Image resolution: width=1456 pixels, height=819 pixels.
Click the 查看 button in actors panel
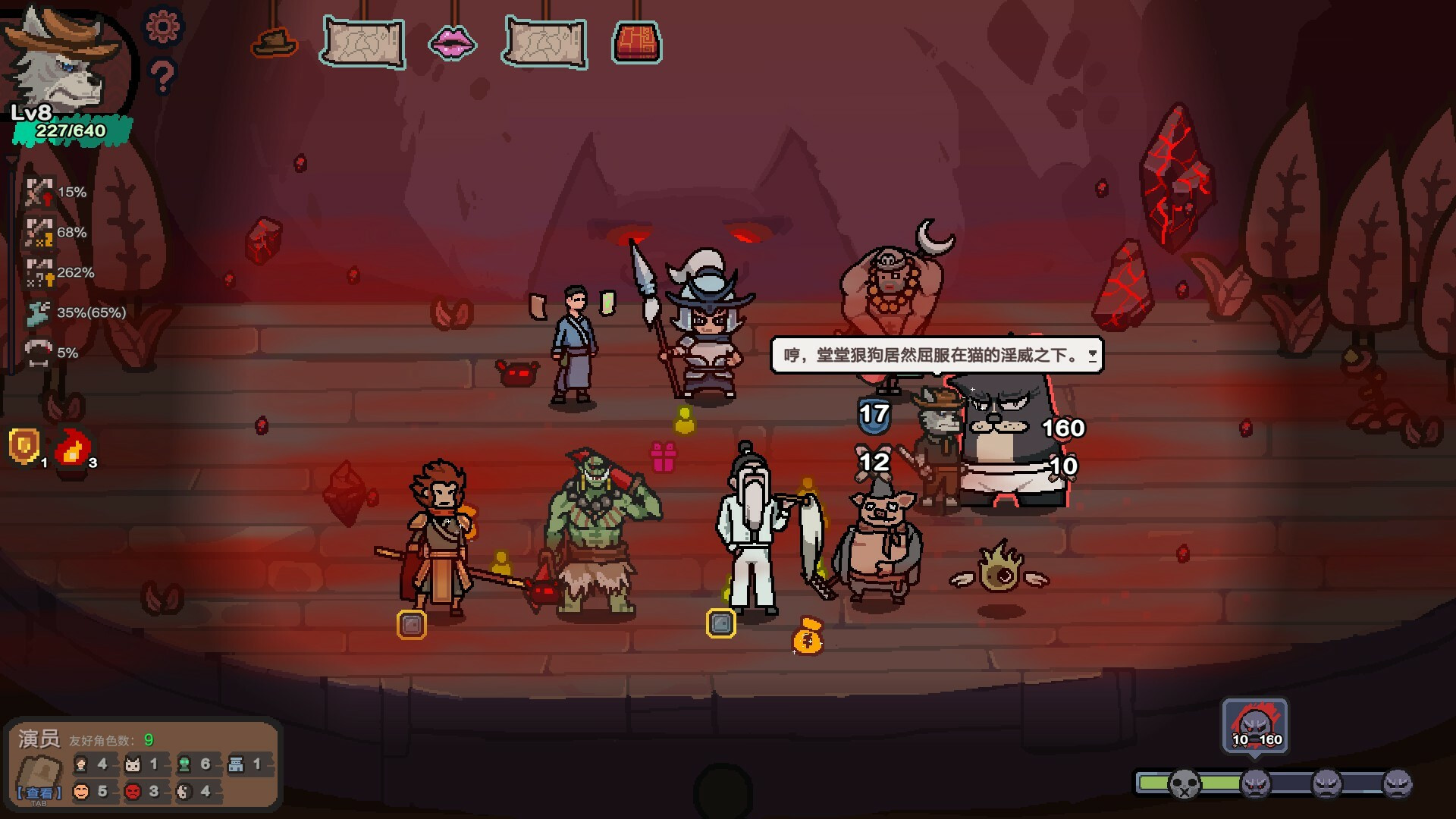click(x=39, y=792)
